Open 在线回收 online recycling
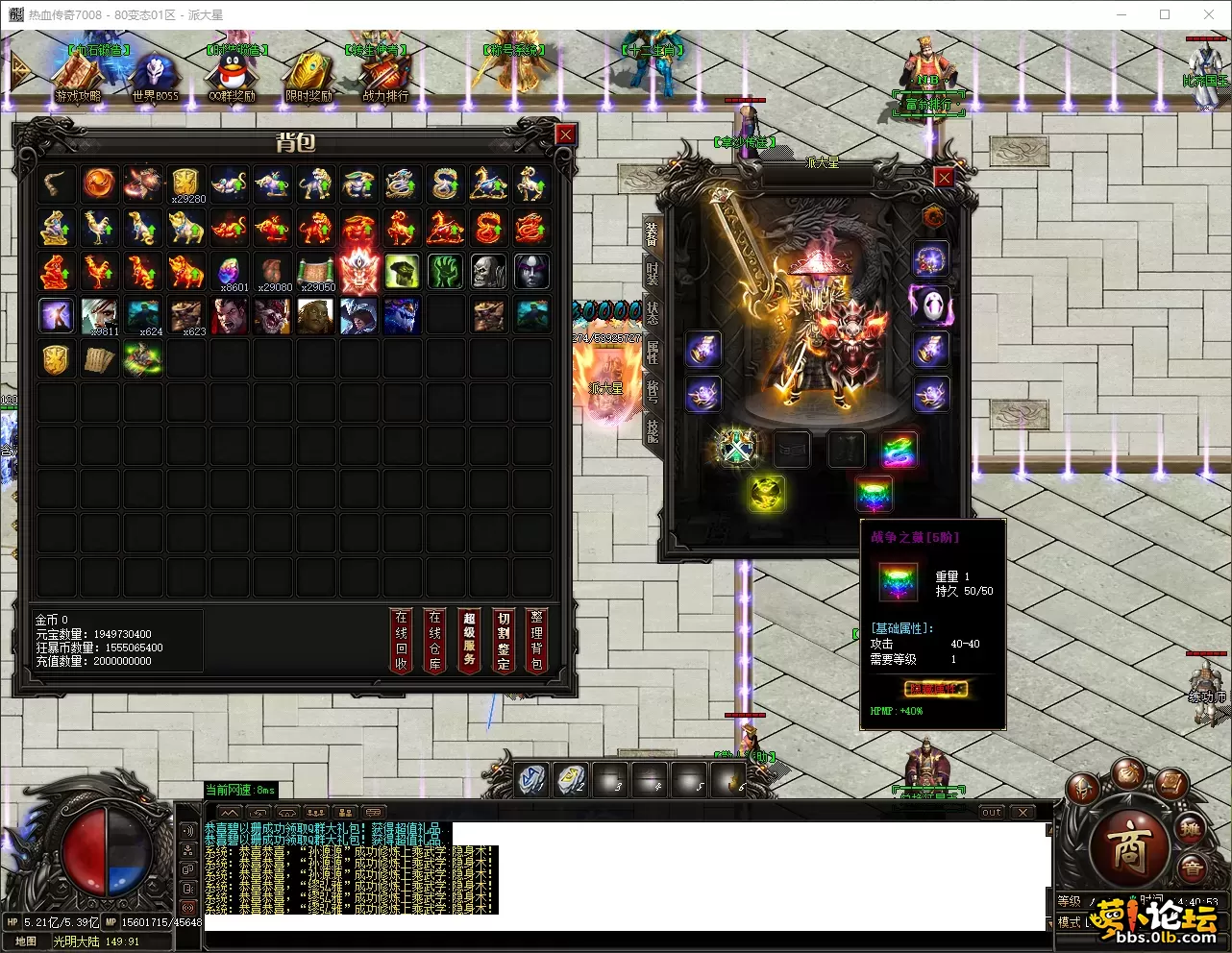Viewport: 1232px width, 953px height. pyautogui.click(x=402, y=641)
